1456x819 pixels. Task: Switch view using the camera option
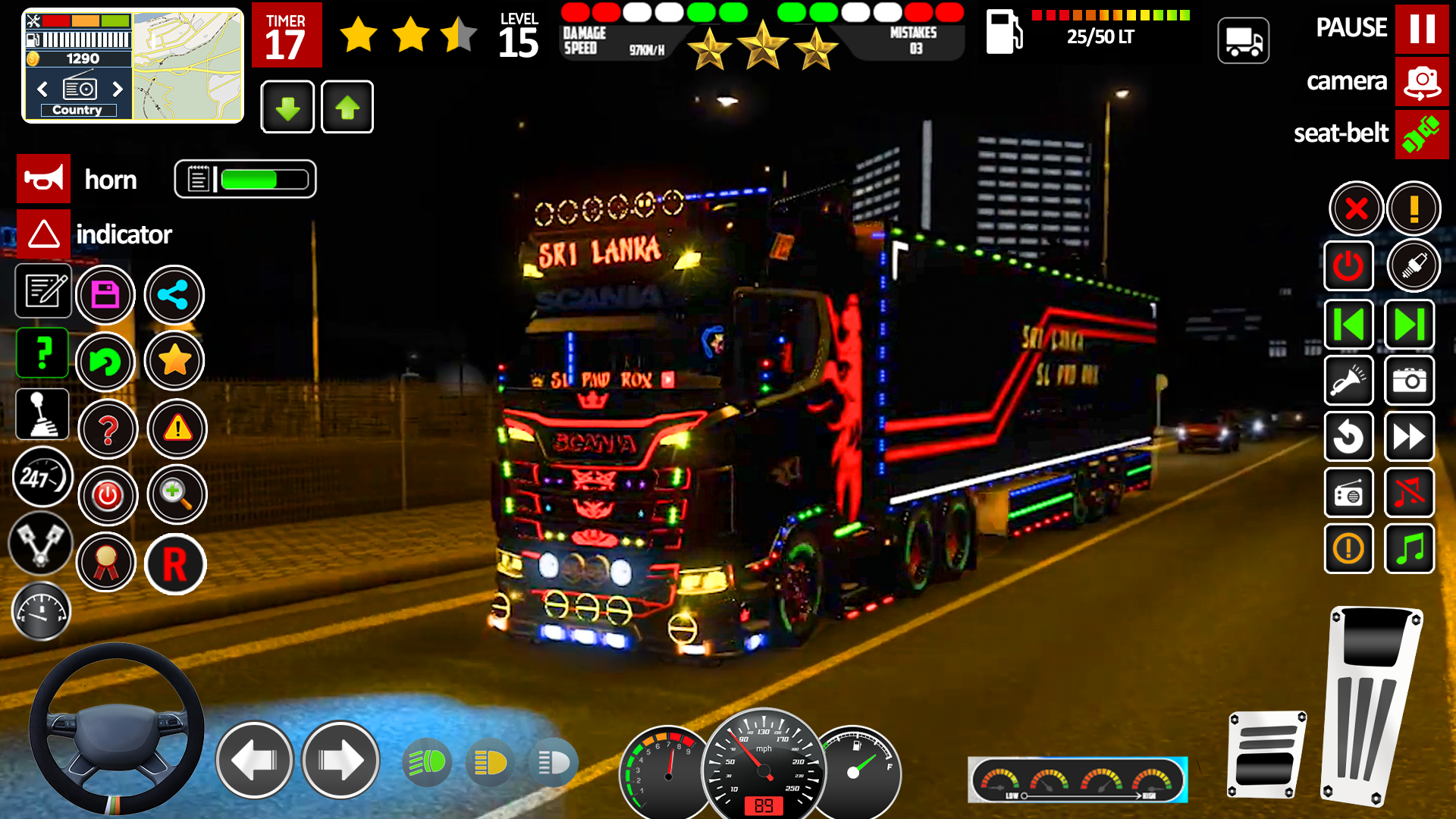(1422, 81)
